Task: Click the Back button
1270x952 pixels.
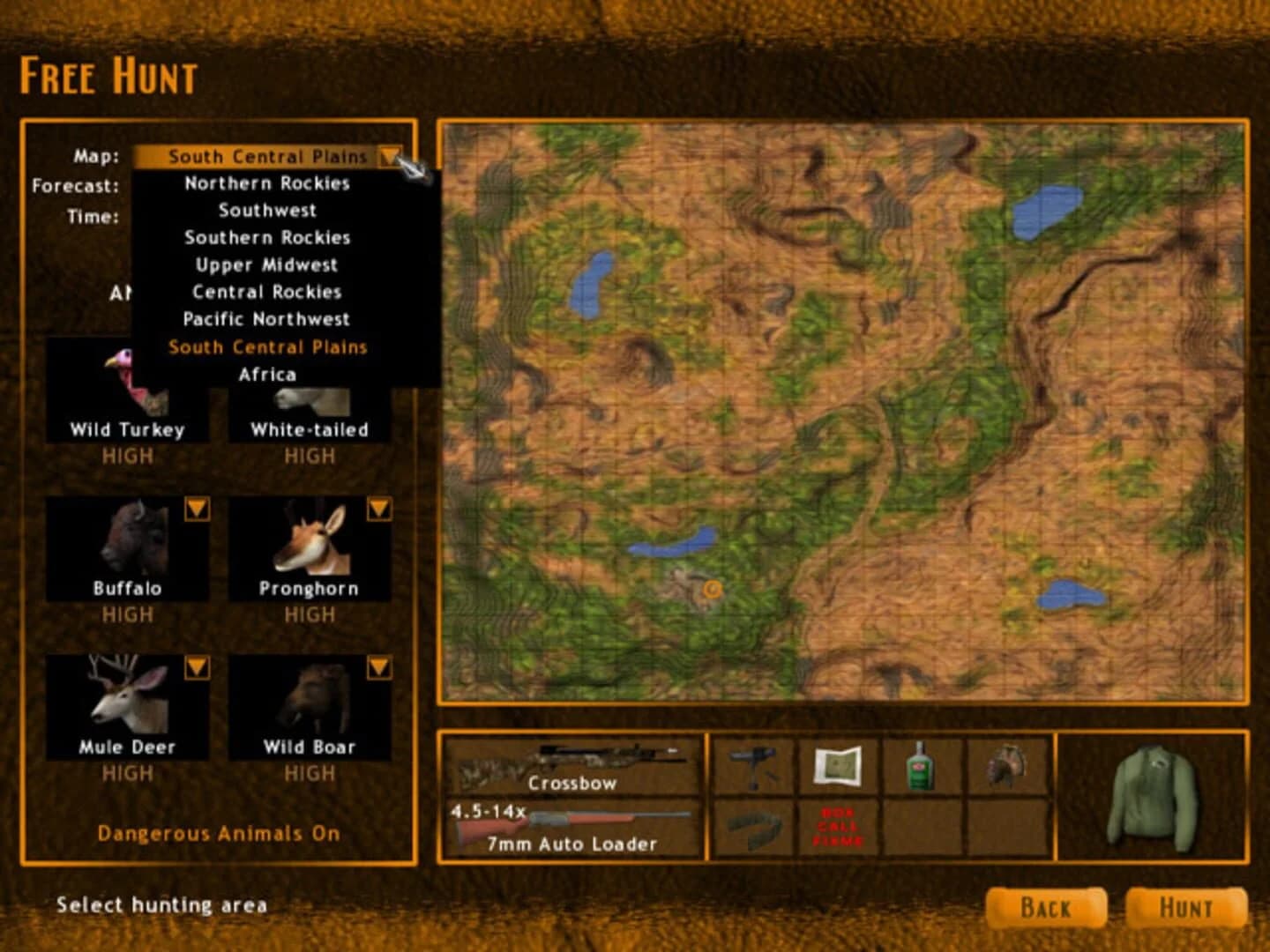Action: 1048,907
